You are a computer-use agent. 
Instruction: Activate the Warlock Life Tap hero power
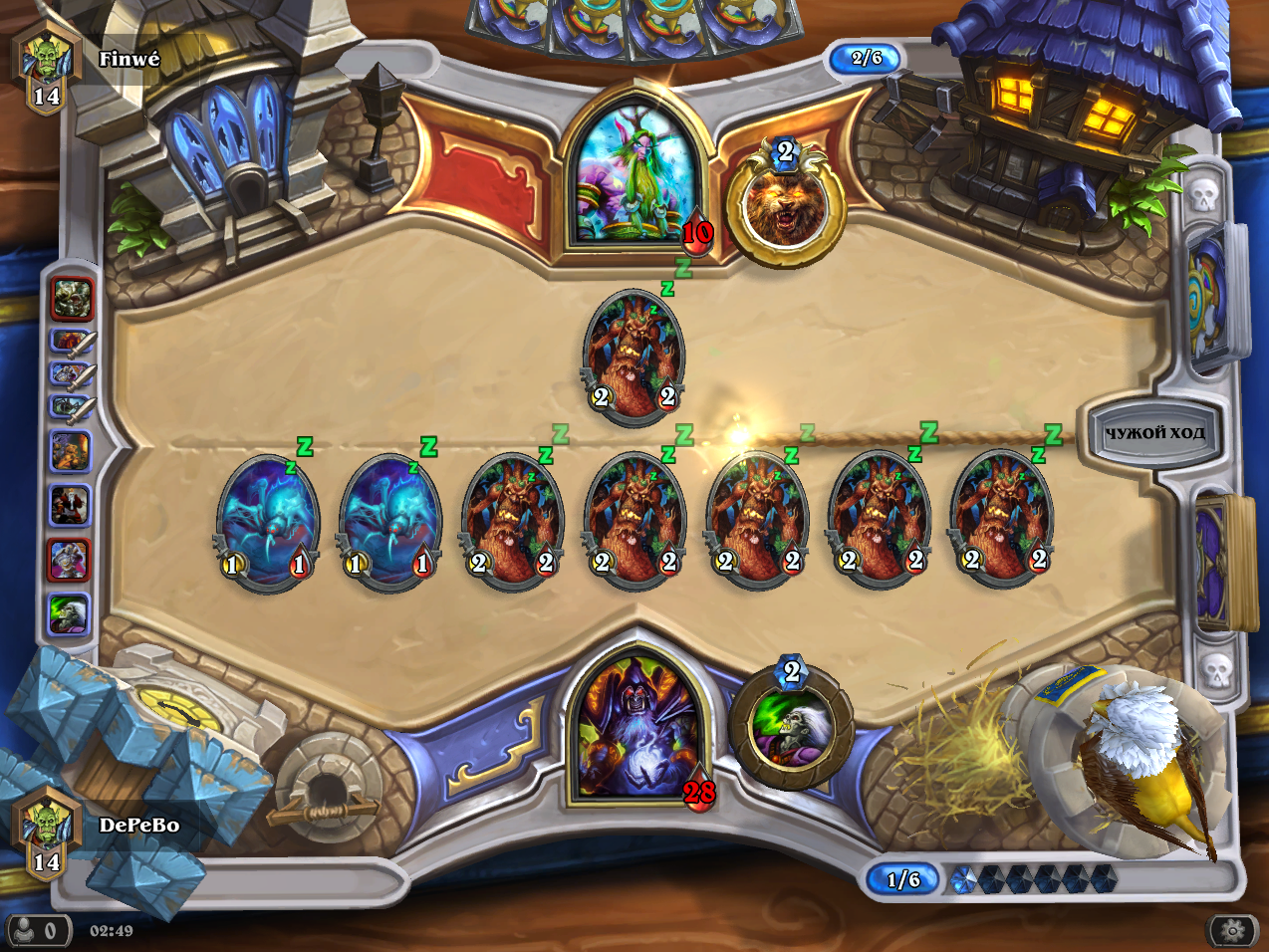(x=791, y=726)
